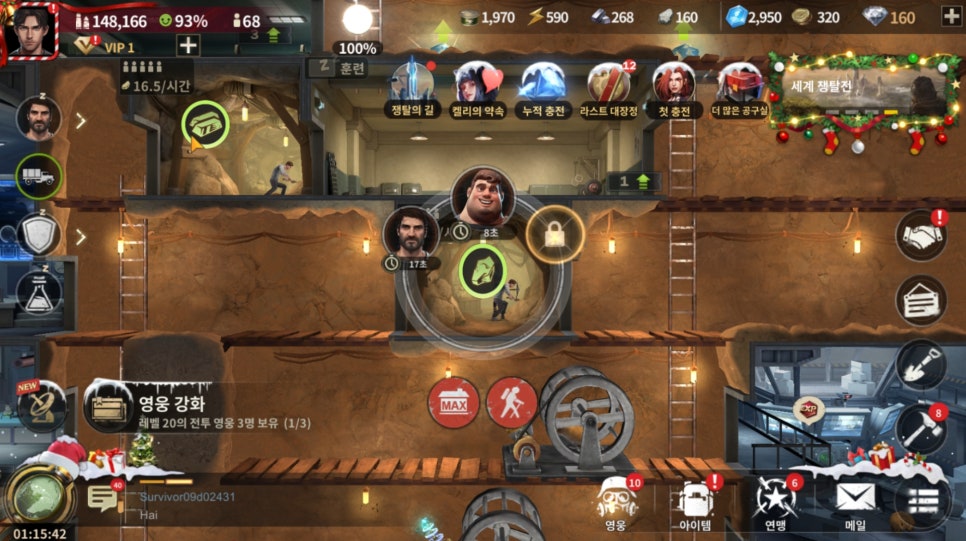Tap the handshake icon with alert
The height and width of the screenshot is (541, 966).
click(921, 235)
